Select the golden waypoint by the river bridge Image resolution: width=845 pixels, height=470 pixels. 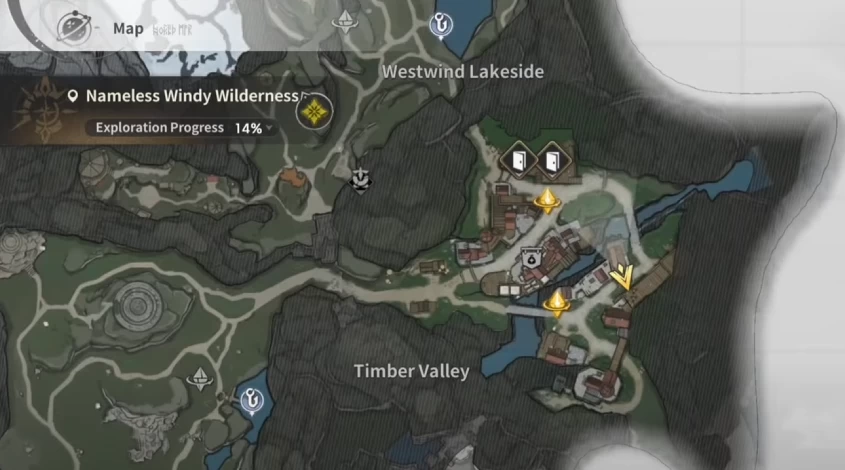click(x=557, y=300)
